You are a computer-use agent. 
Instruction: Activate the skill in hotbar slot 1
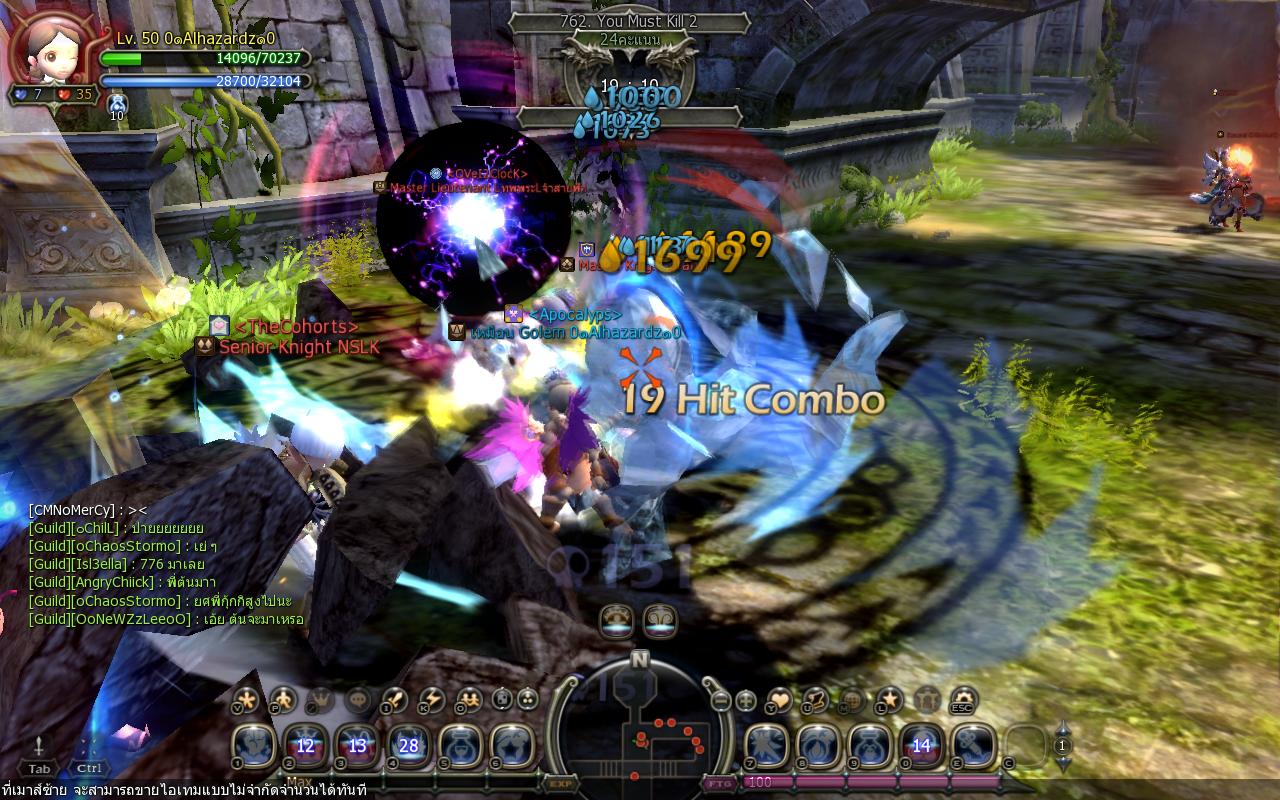pos(254,745)
